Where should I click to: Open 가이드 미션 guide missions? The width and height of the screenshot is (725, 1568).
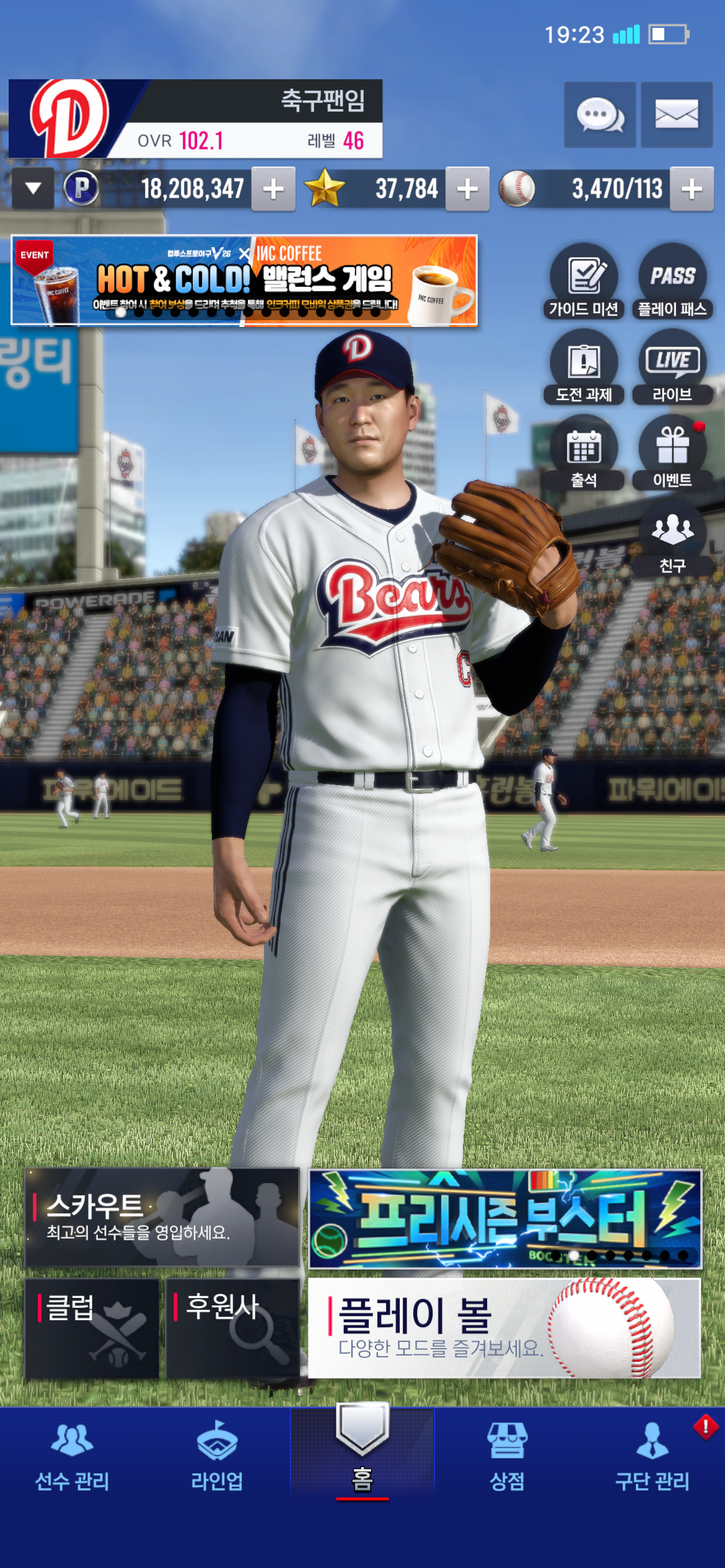(584, 282)
